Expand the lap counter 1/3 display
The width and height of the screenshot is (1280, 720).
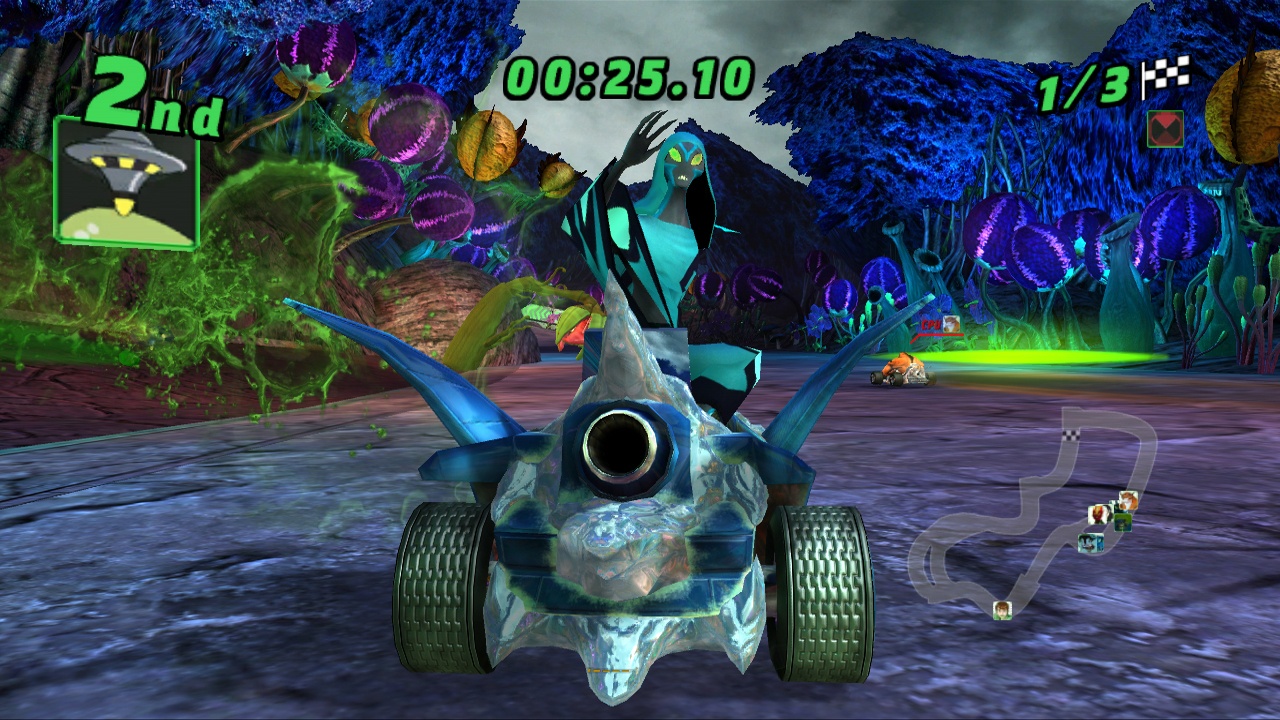click(1082, 85)
